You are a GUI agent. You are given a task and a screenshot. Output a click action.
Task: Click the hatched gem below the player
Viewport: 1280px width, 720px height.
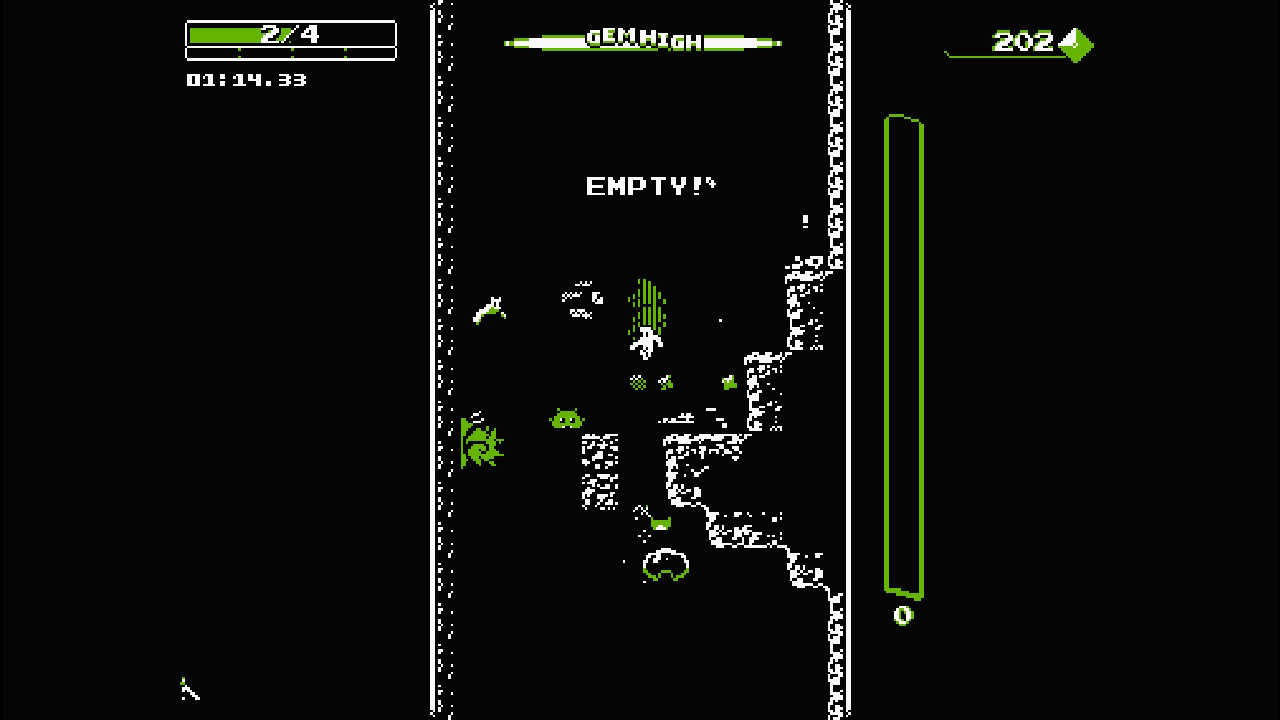click(x=638, y=382)
